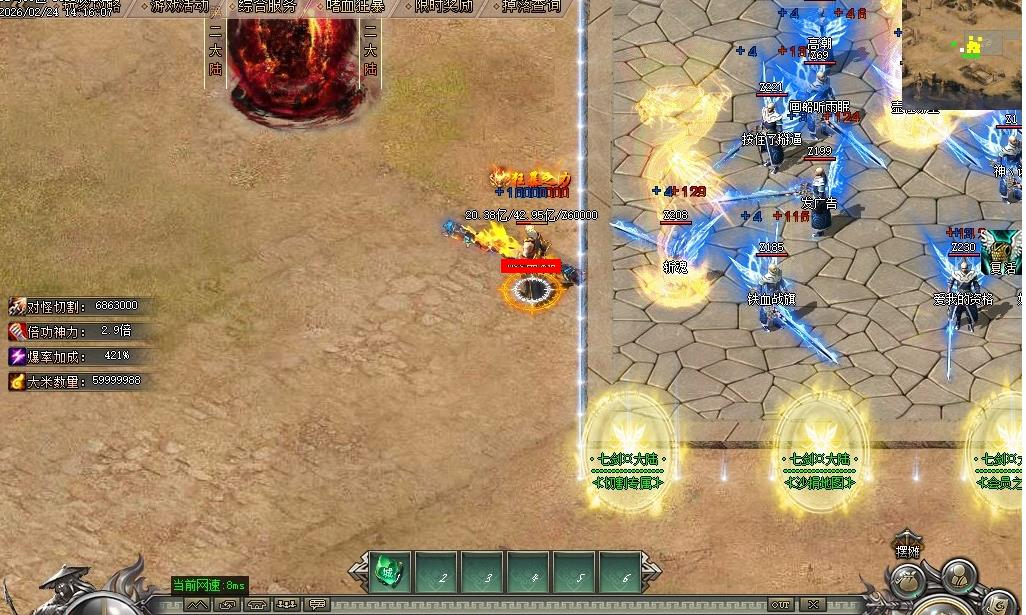The image size is (1026, 615).
Task: Click the X button on bottom bar
Action: coord(814,604)
